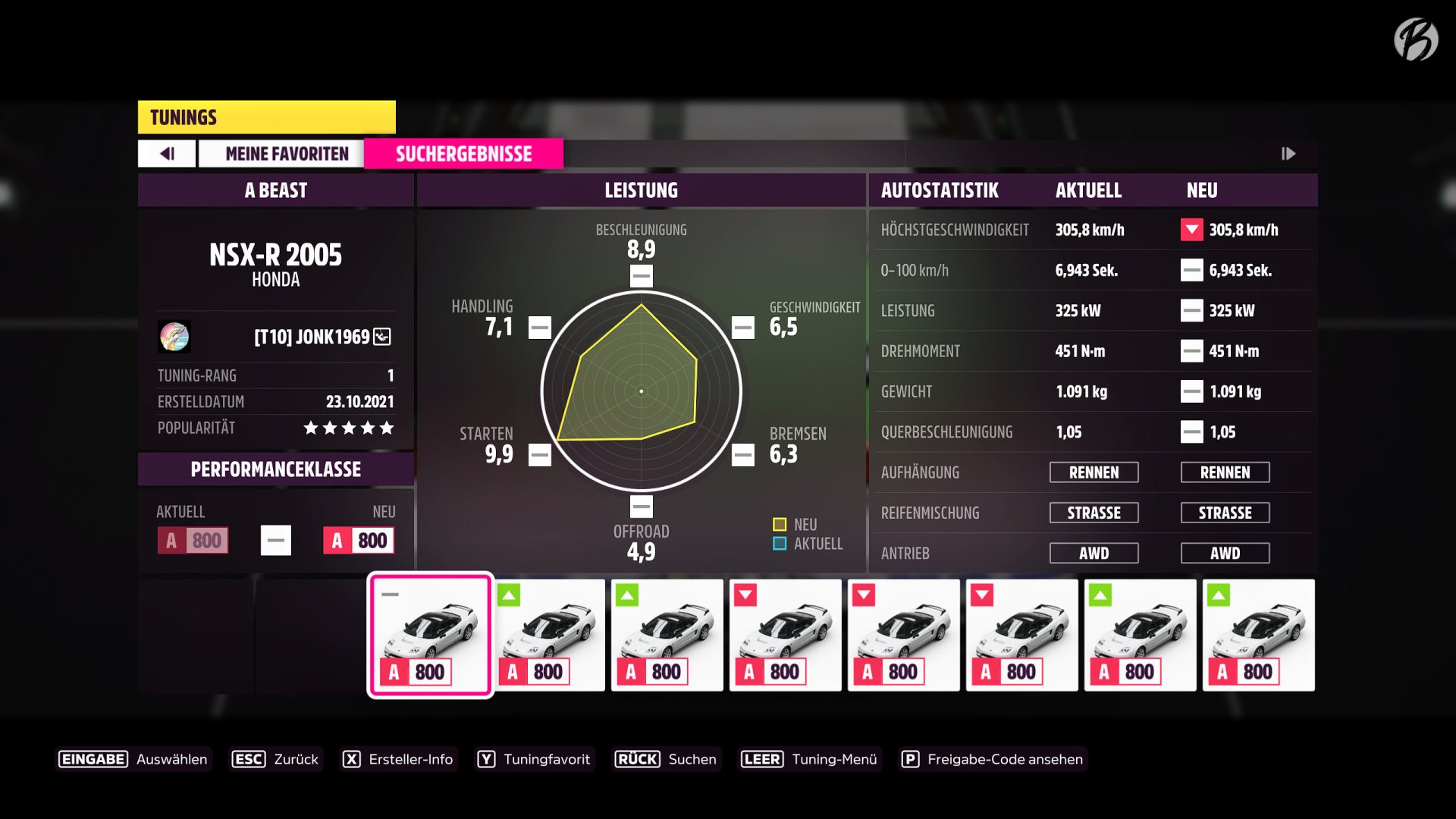Image resolution: width=1456 pixels, height=819 pixels.
Task: Click the ESC key icon for Zurück
Action: 248,758
